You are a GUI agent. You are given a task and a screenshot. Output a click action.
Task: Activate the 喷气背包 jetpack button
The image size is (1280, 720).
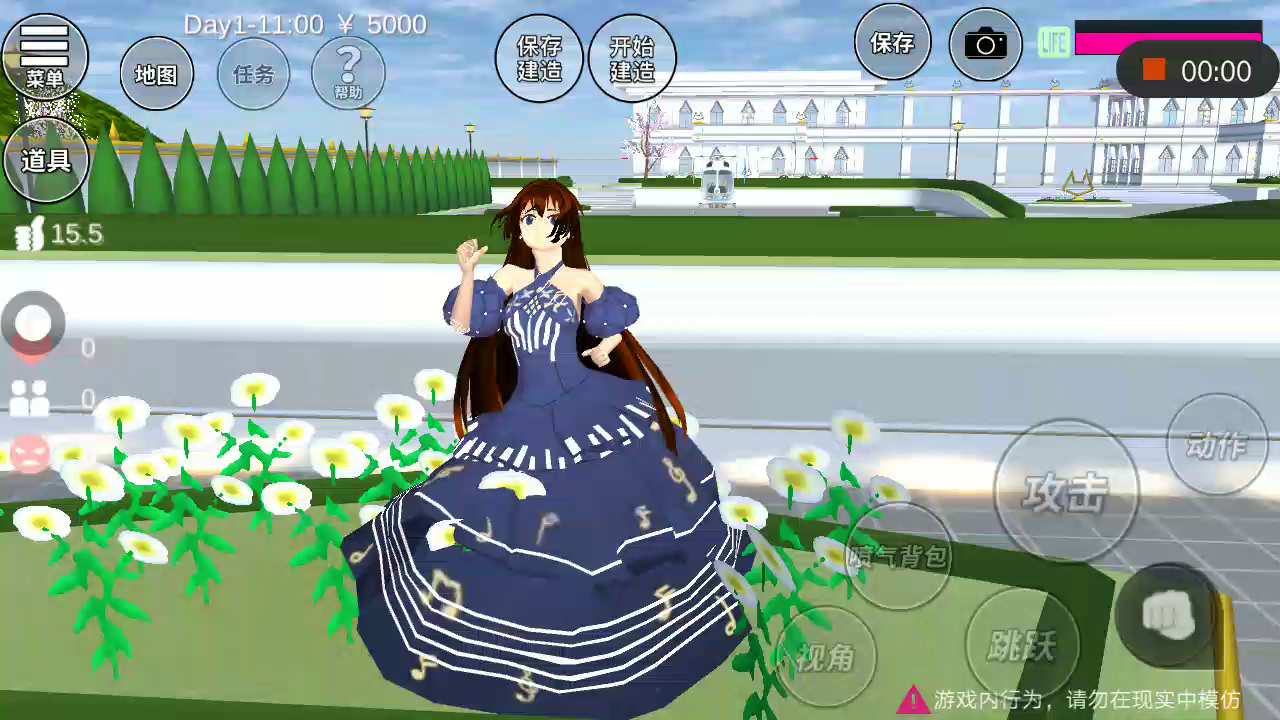[898, 556]
